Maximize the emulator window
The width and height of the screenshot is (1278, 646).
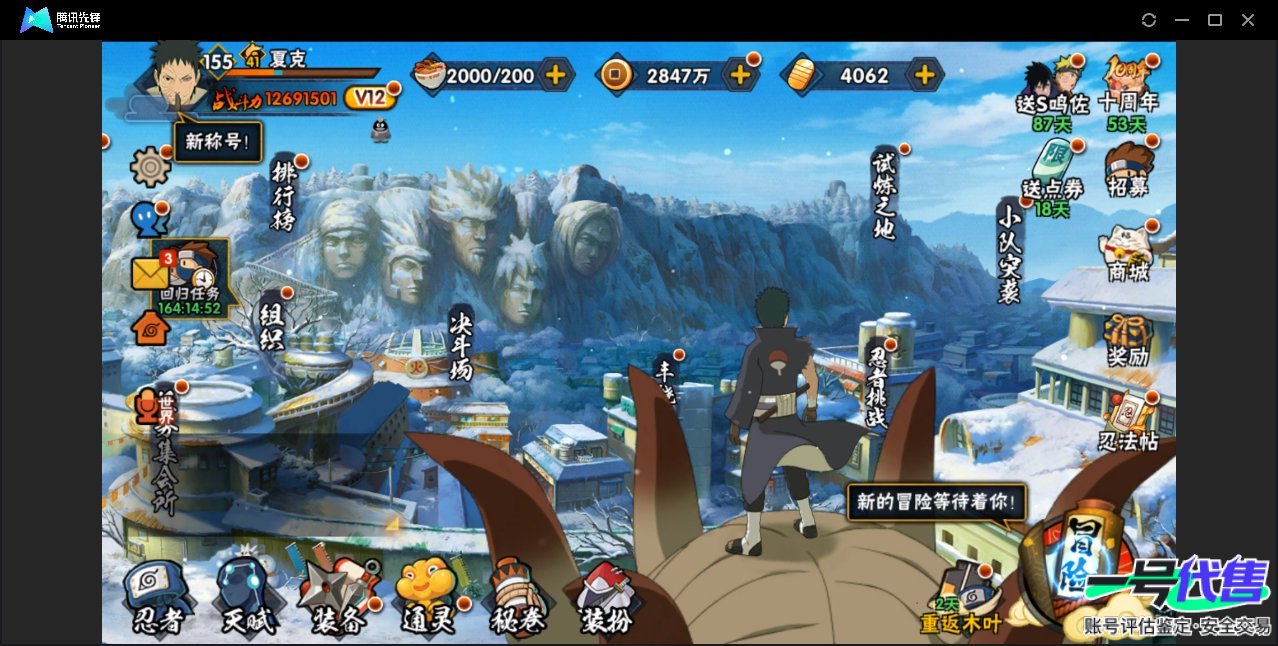pos(1215,20)
